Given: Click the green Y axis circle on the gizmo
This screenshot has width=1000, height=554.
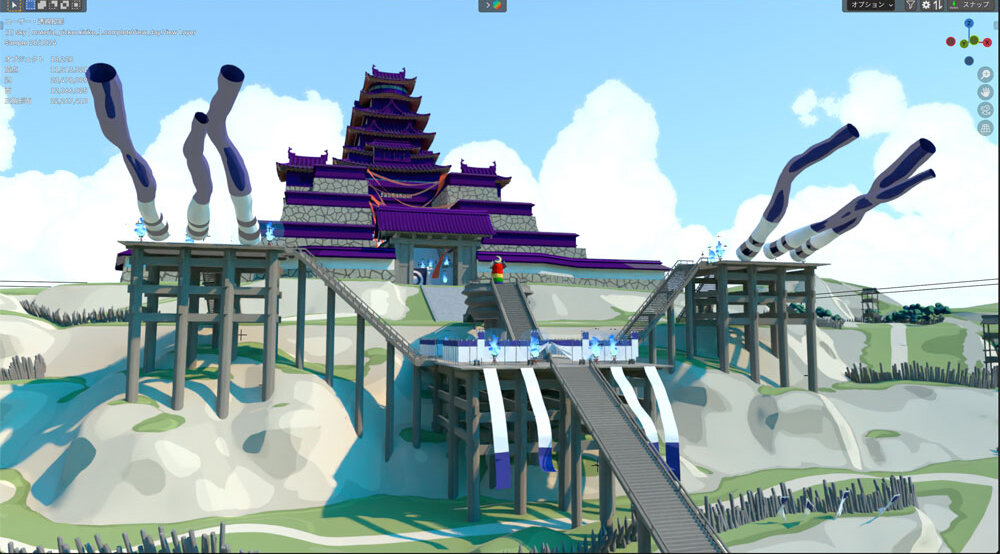Looking at the screenshot, I should click(x=962, y=44).
